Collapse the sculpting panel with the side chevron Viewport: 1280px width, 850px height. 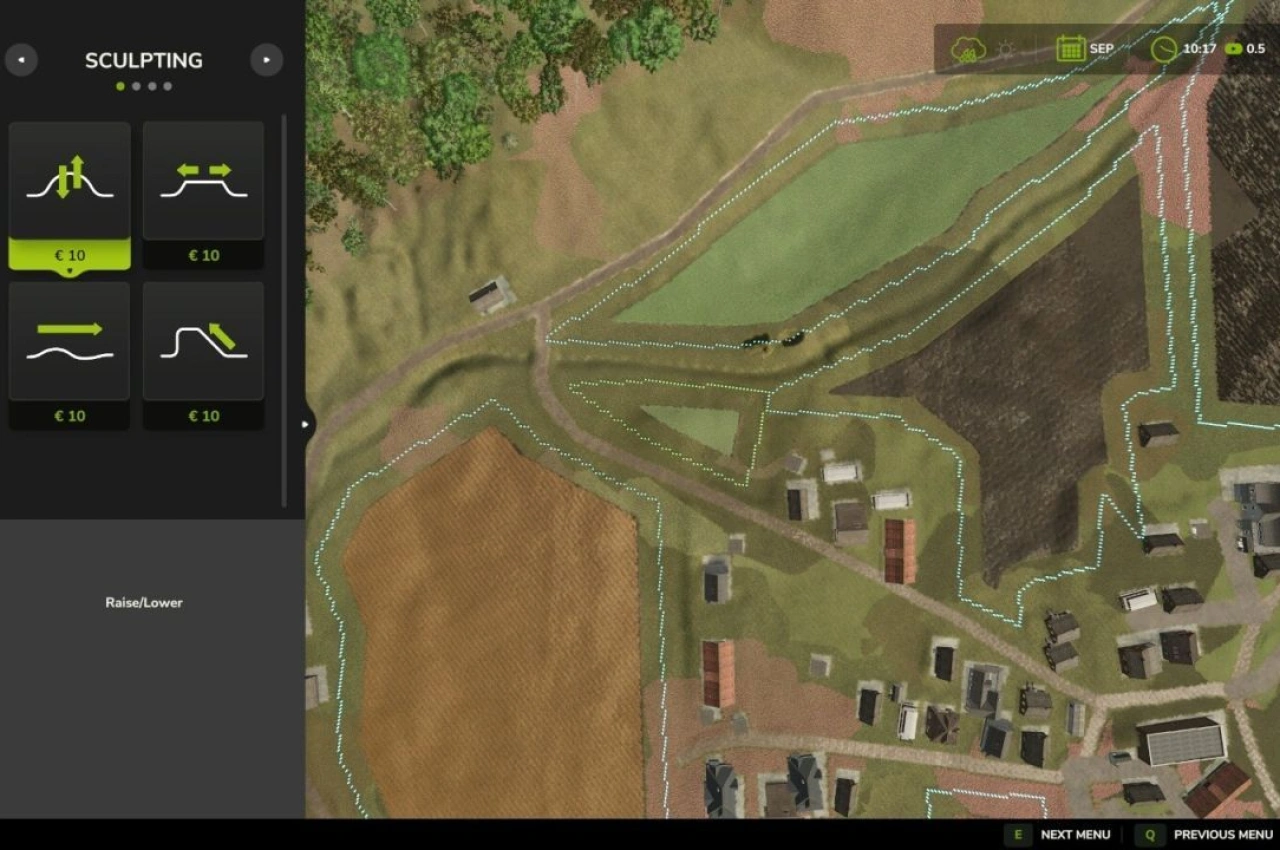(x=305, y=424)
